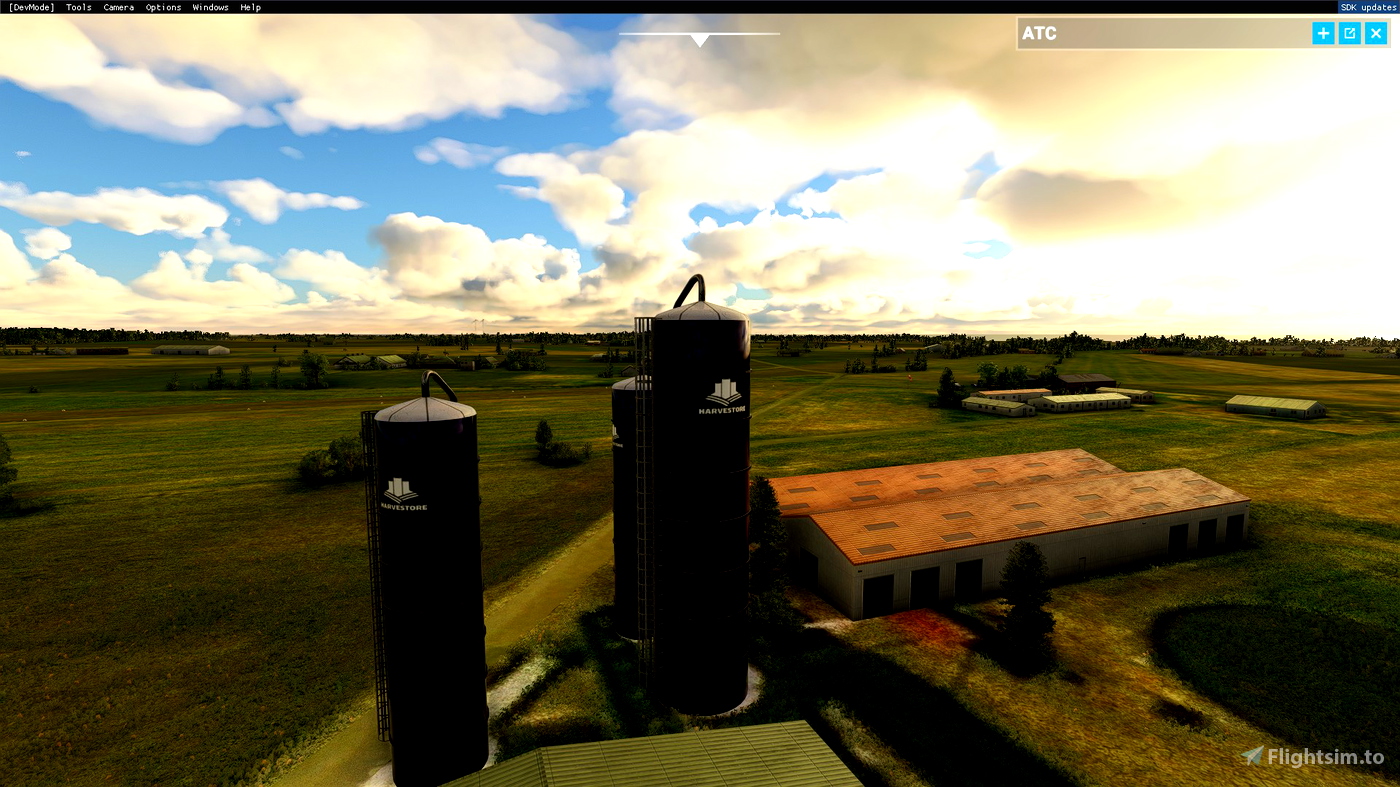Screen dimensions: 1400x787
Task: Click the white toolbar handle bar at top center
Action: pos(699,33)
